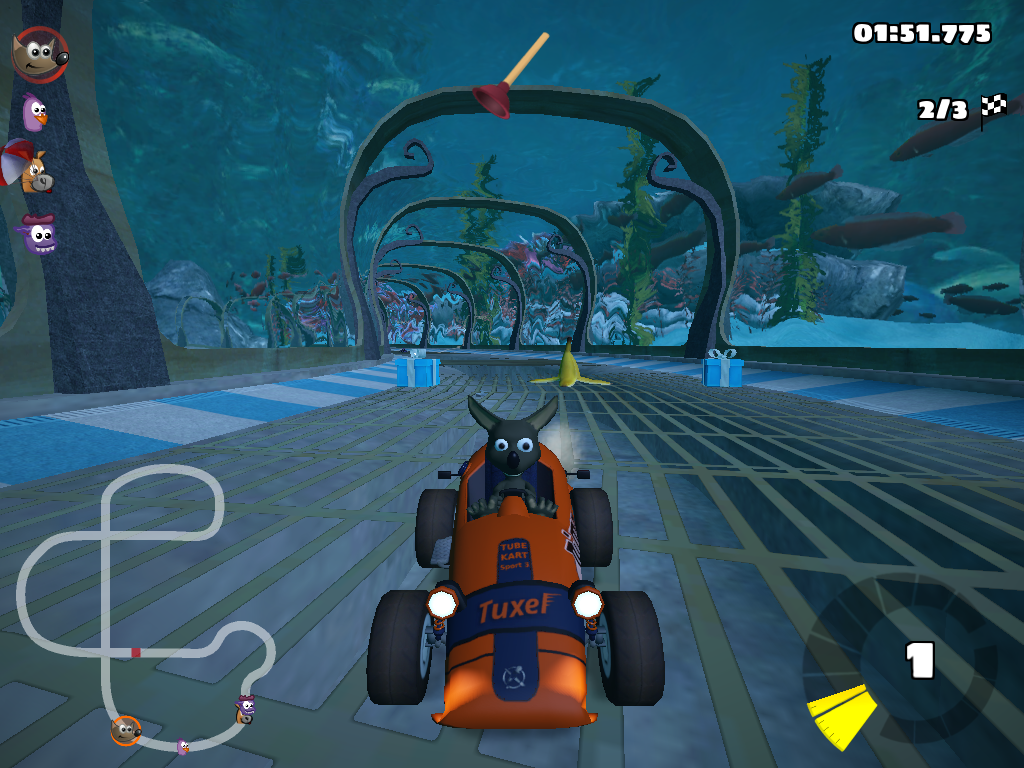Click the speedometer gauge dial

click(898, 666)
